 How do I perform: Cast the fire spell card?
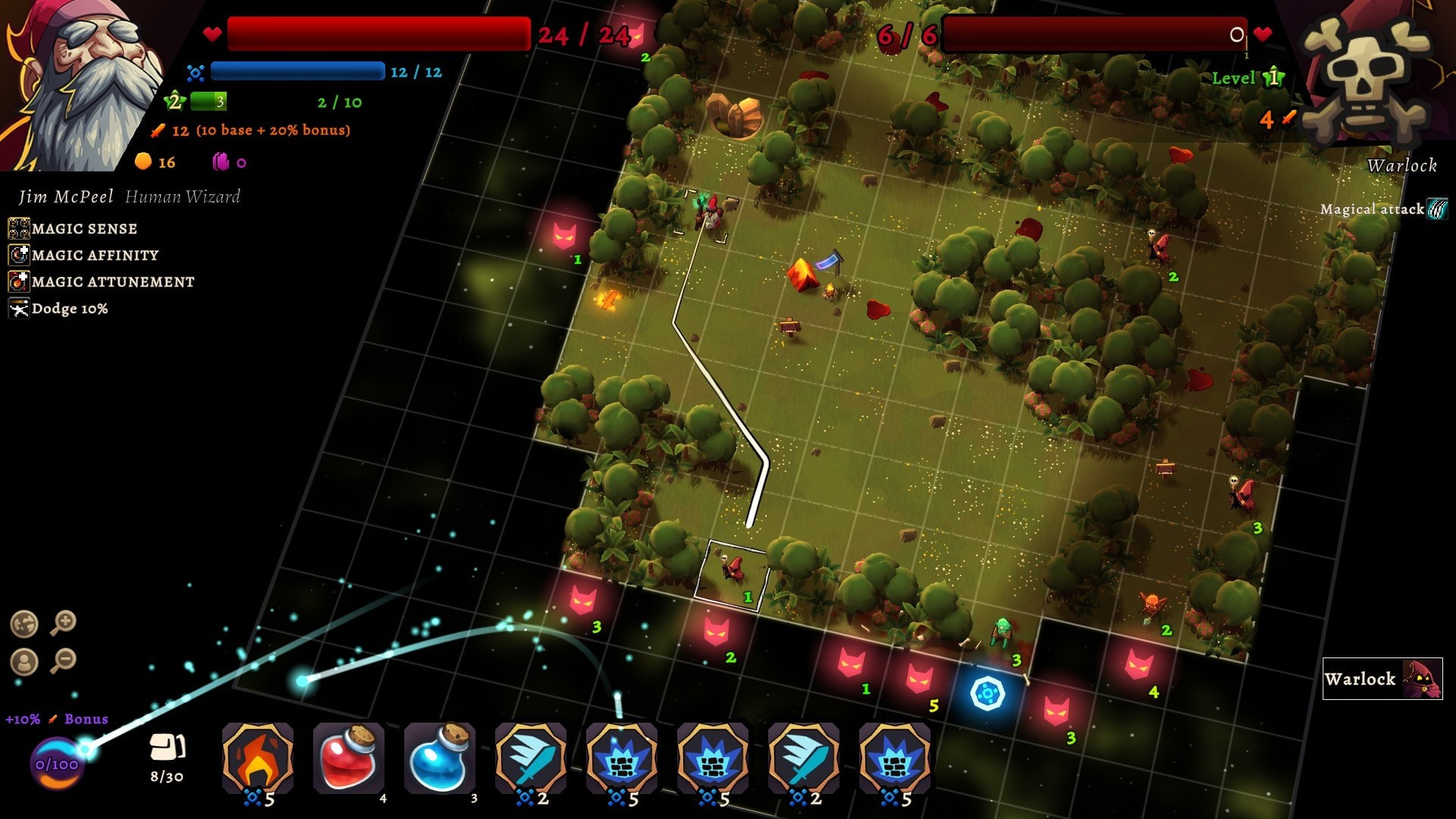[258, 760]
